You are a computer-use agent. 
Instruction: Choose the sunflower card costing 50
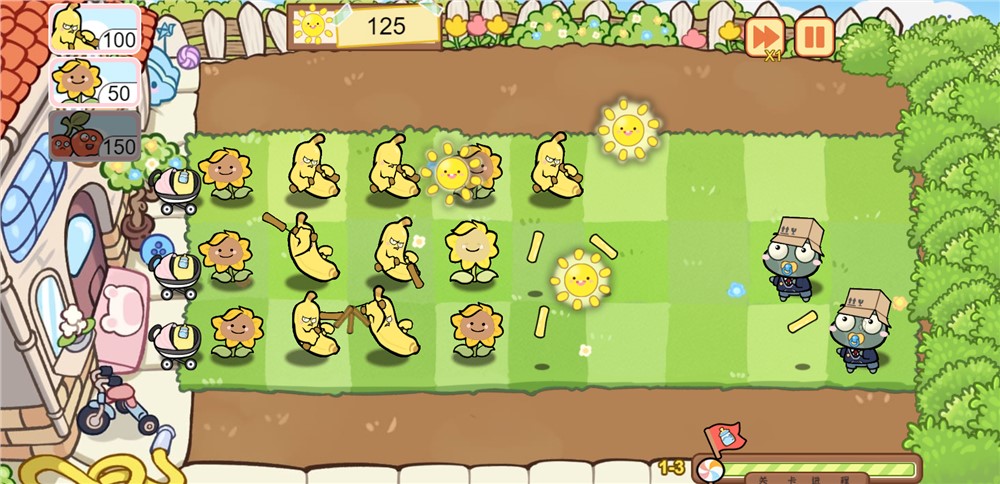pyautogui.click(x=94, y=82)
